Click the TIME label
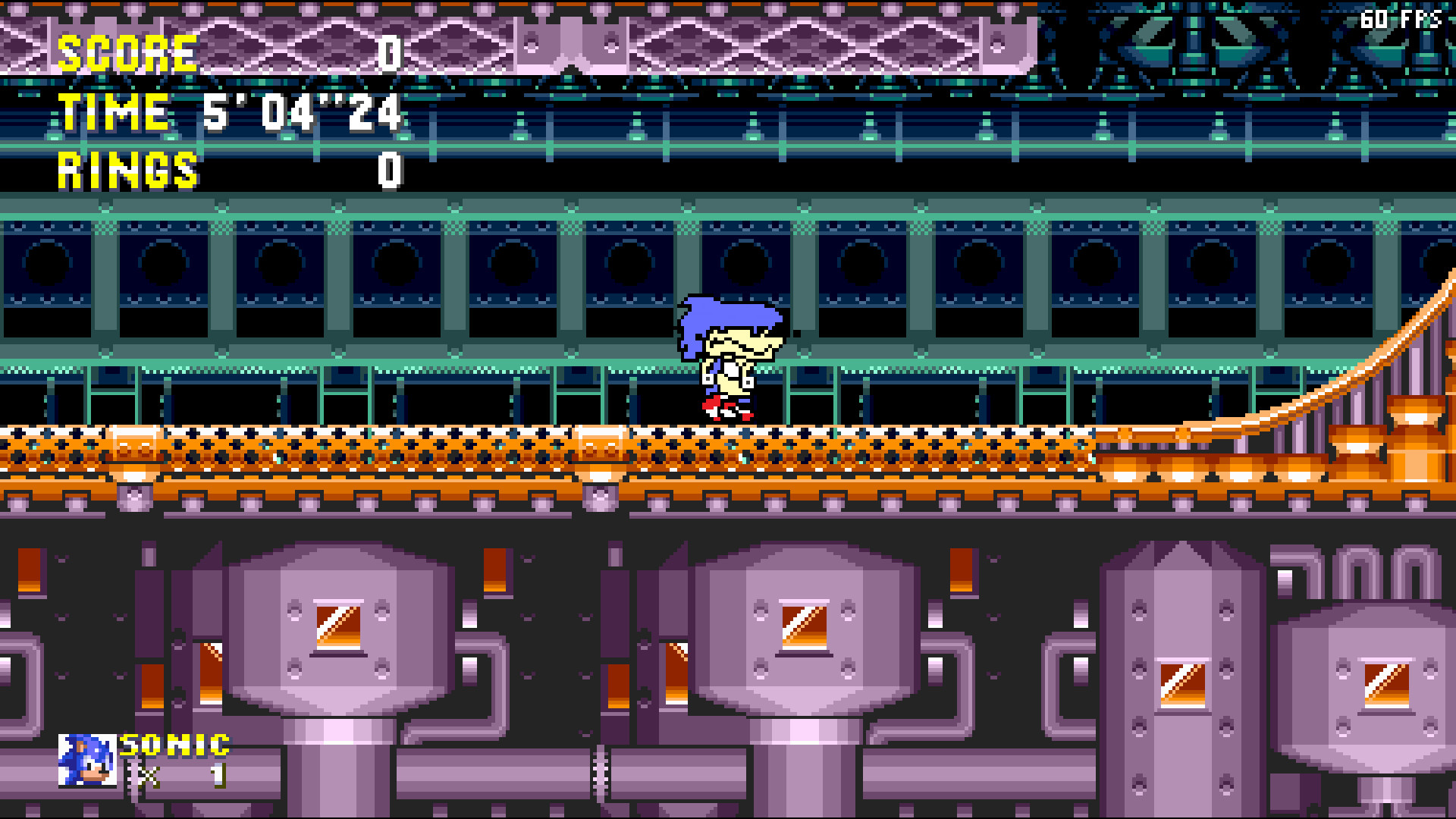 [114, 112]
